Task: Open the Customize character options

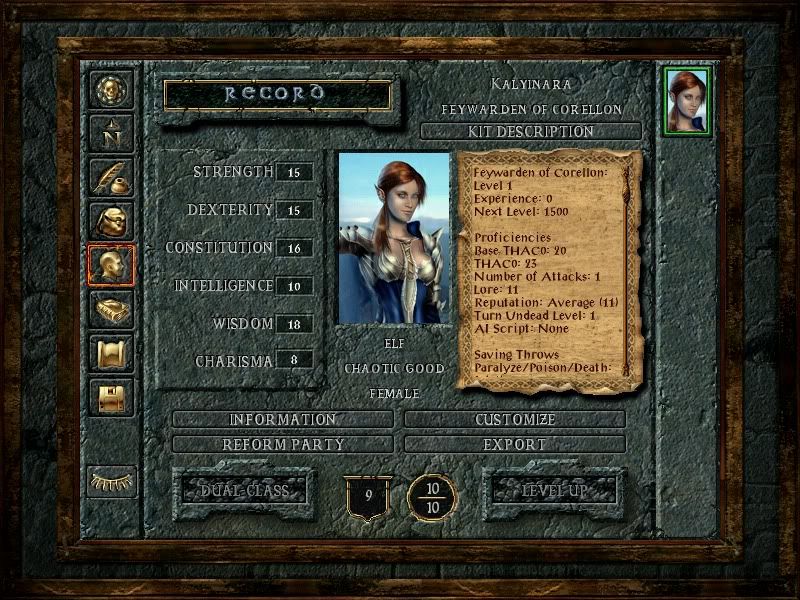Action: tap(515, 420)
